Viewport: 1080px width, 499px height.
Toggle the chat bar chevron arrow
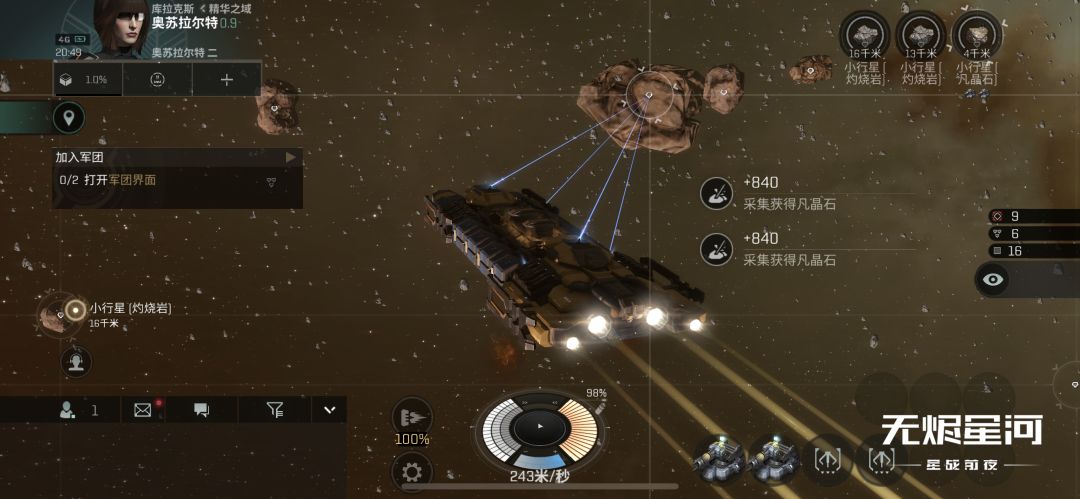(x=328, y=409)
